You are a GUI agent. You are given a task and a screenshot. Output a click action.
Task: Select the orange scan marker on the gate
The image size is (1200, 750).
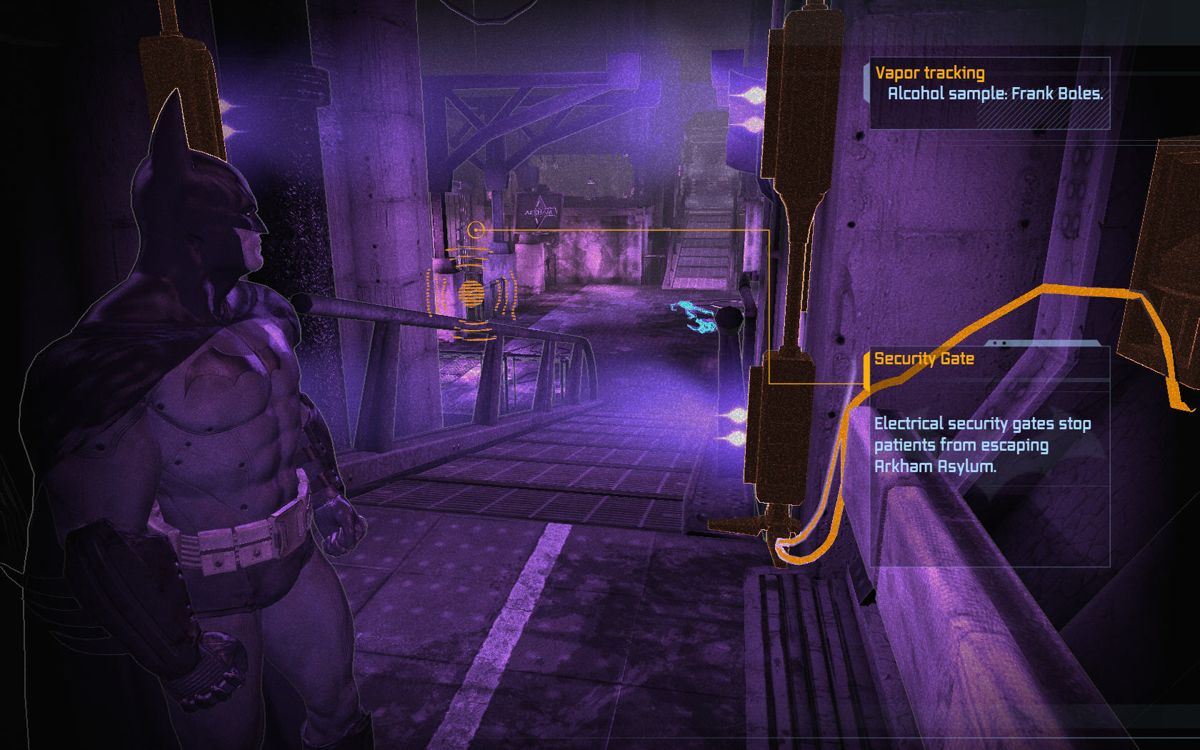pyautogui.click(x=471, y=293)
